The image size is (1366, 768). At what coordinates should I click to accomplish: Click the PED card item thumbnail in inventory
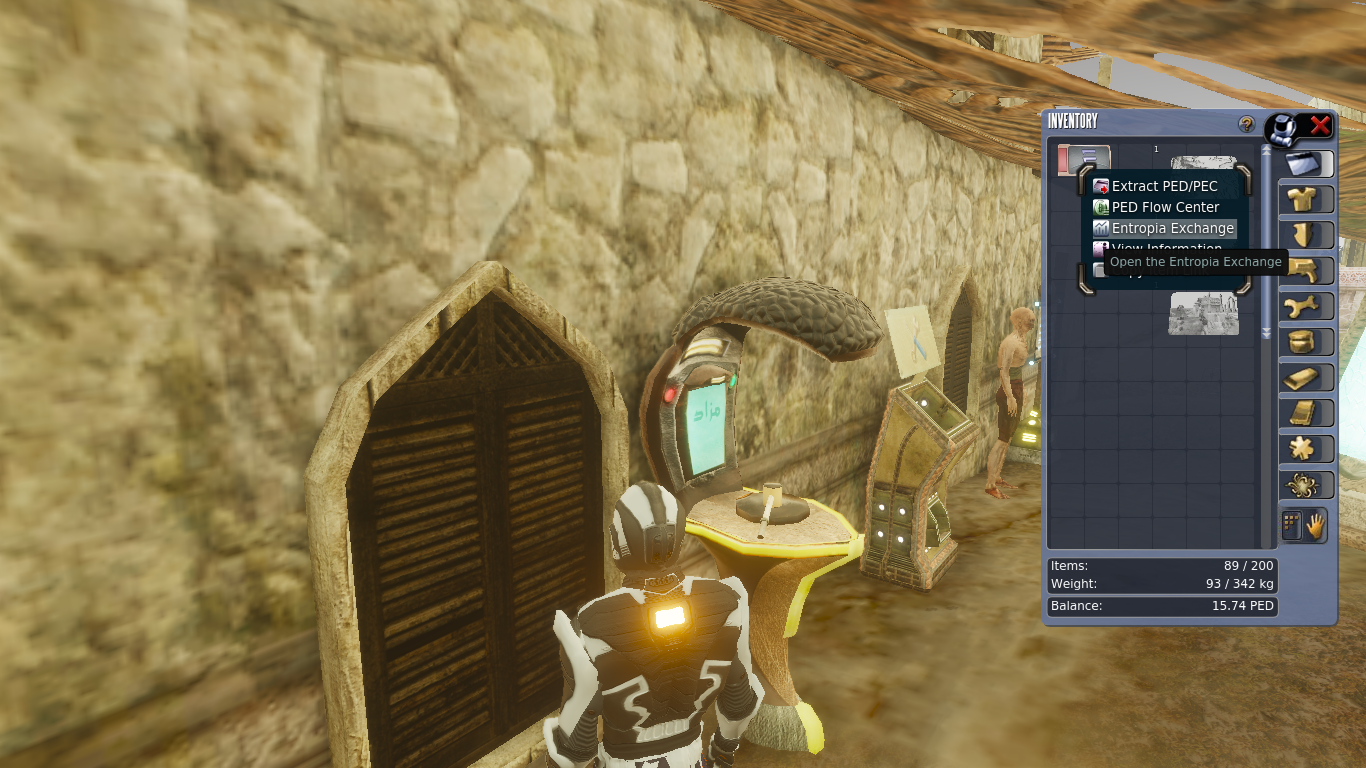1085,160
